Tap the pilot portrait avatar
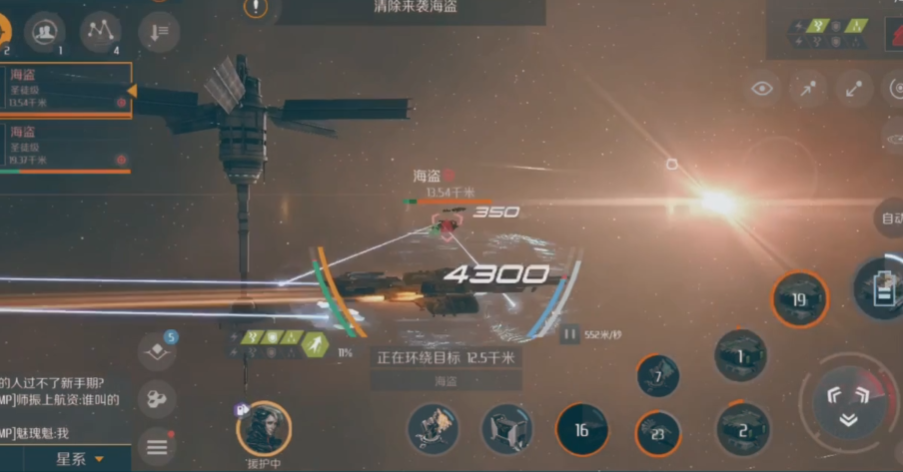The height and width of the screenshot is (472, 903). pos(264,429)
